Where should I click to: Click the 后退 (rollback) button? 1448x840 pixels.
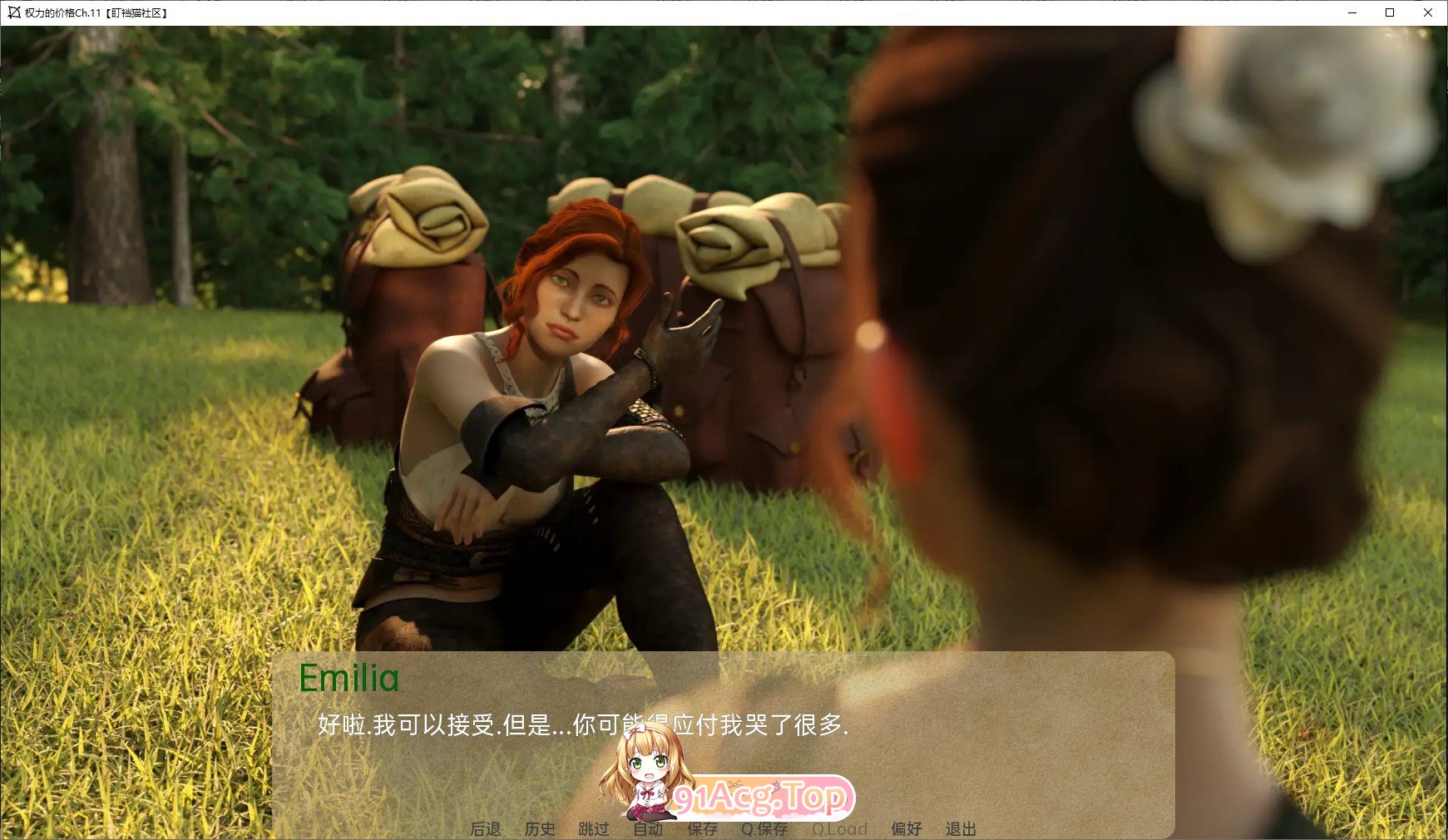pyautogui.click(x=486, y=828)
